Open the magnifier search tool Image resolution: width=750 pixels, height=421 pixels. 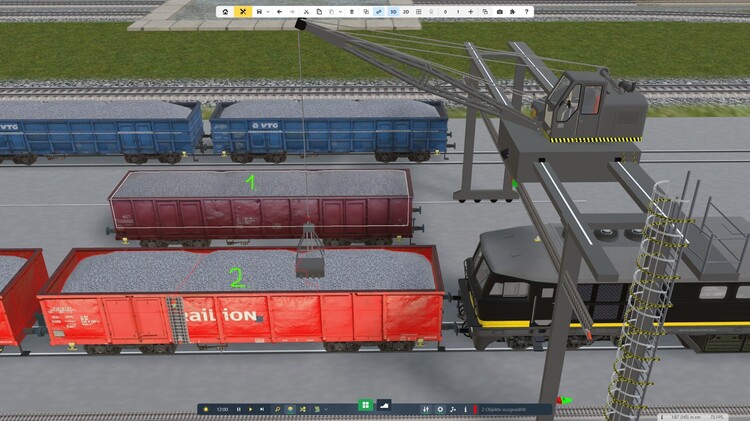point(276,409)
